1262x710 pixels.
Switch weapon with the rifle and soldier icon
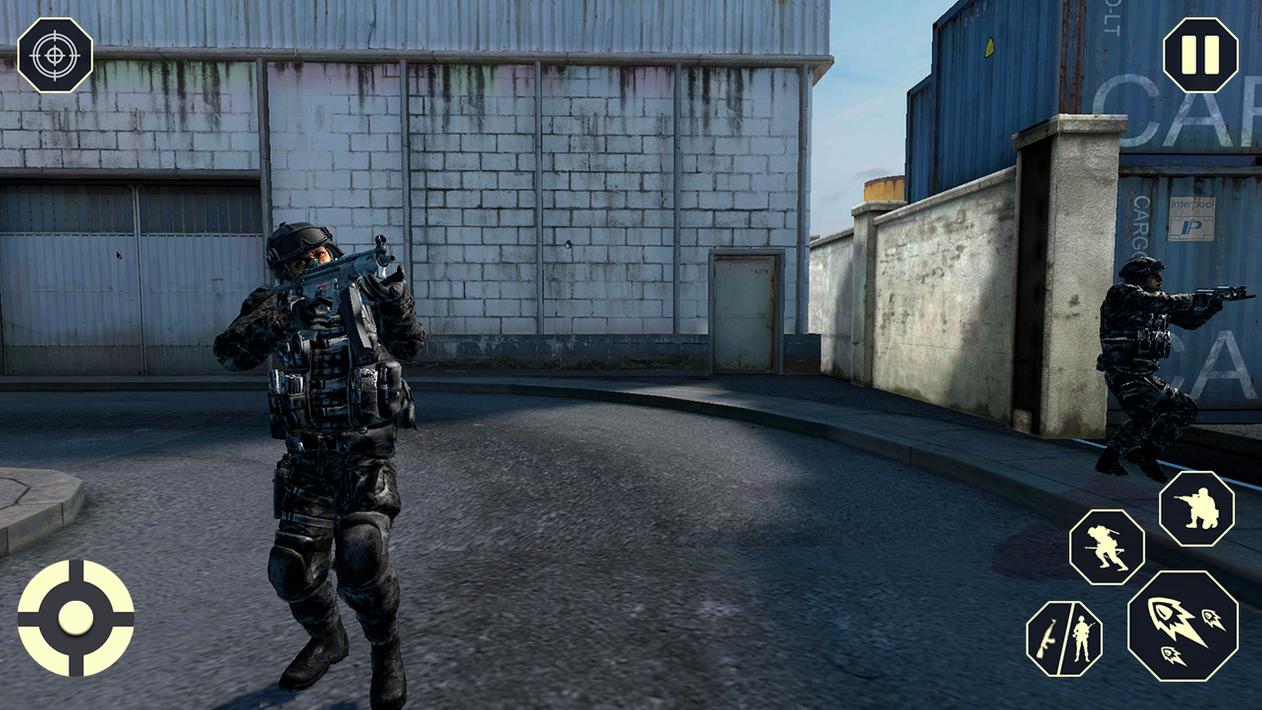coord(1064,638)
